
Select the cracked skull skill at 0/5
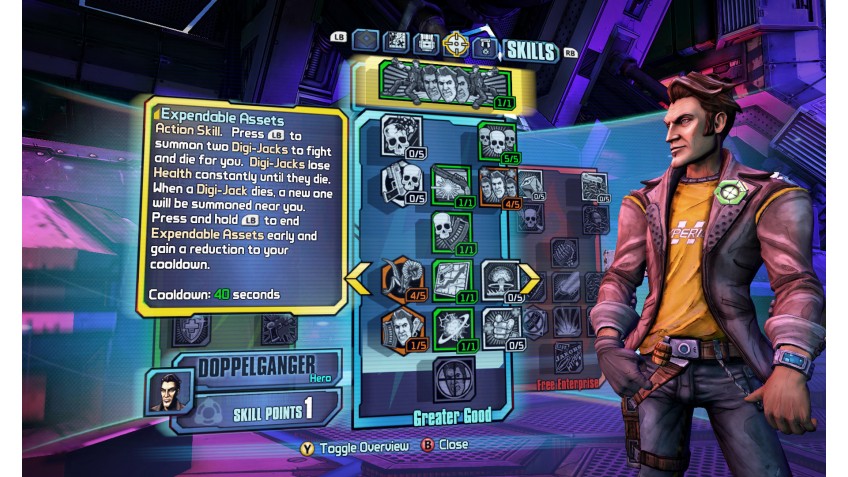click(401, 134)
